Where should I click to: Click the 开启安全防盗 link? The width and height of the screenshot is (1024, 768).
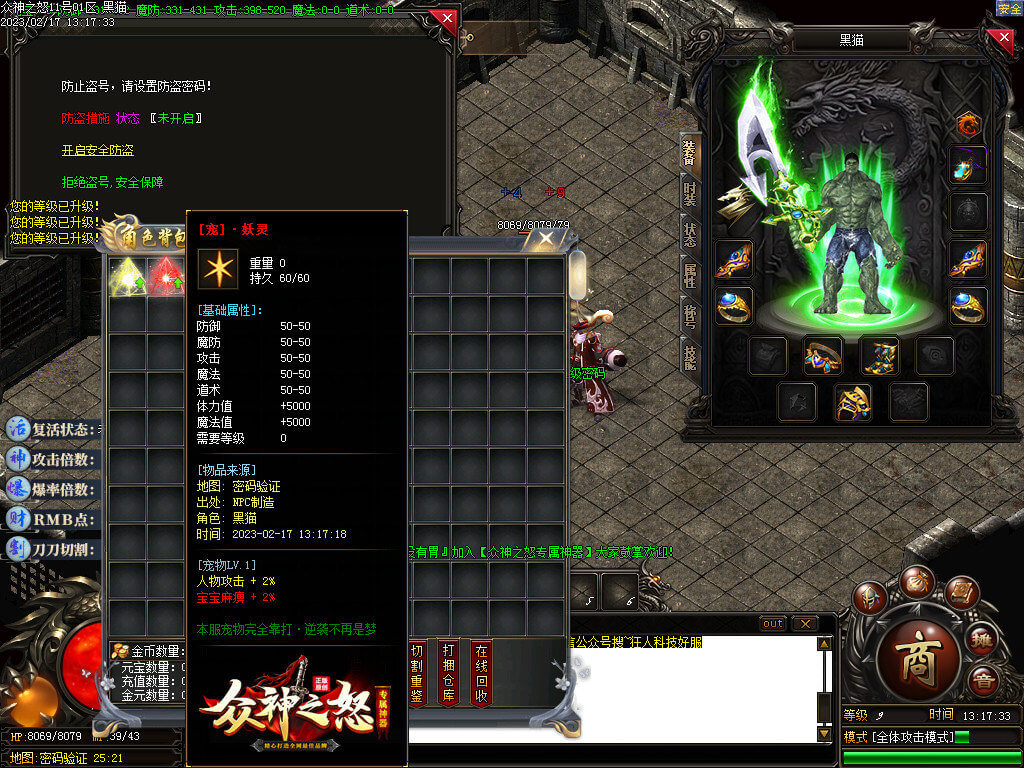coord(97,150)
